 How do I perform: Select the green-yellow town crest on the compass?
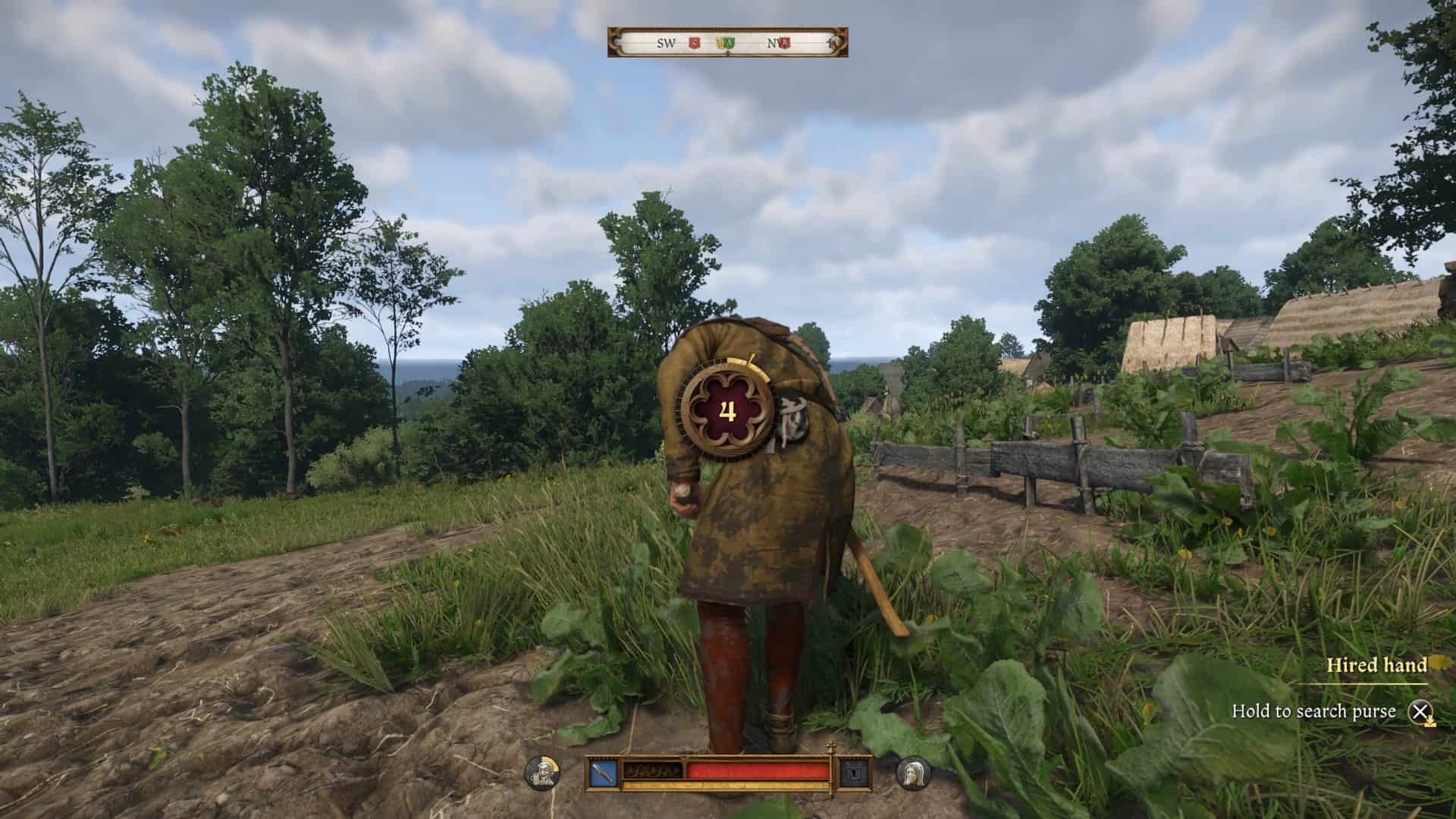click(x=726, y=43)
